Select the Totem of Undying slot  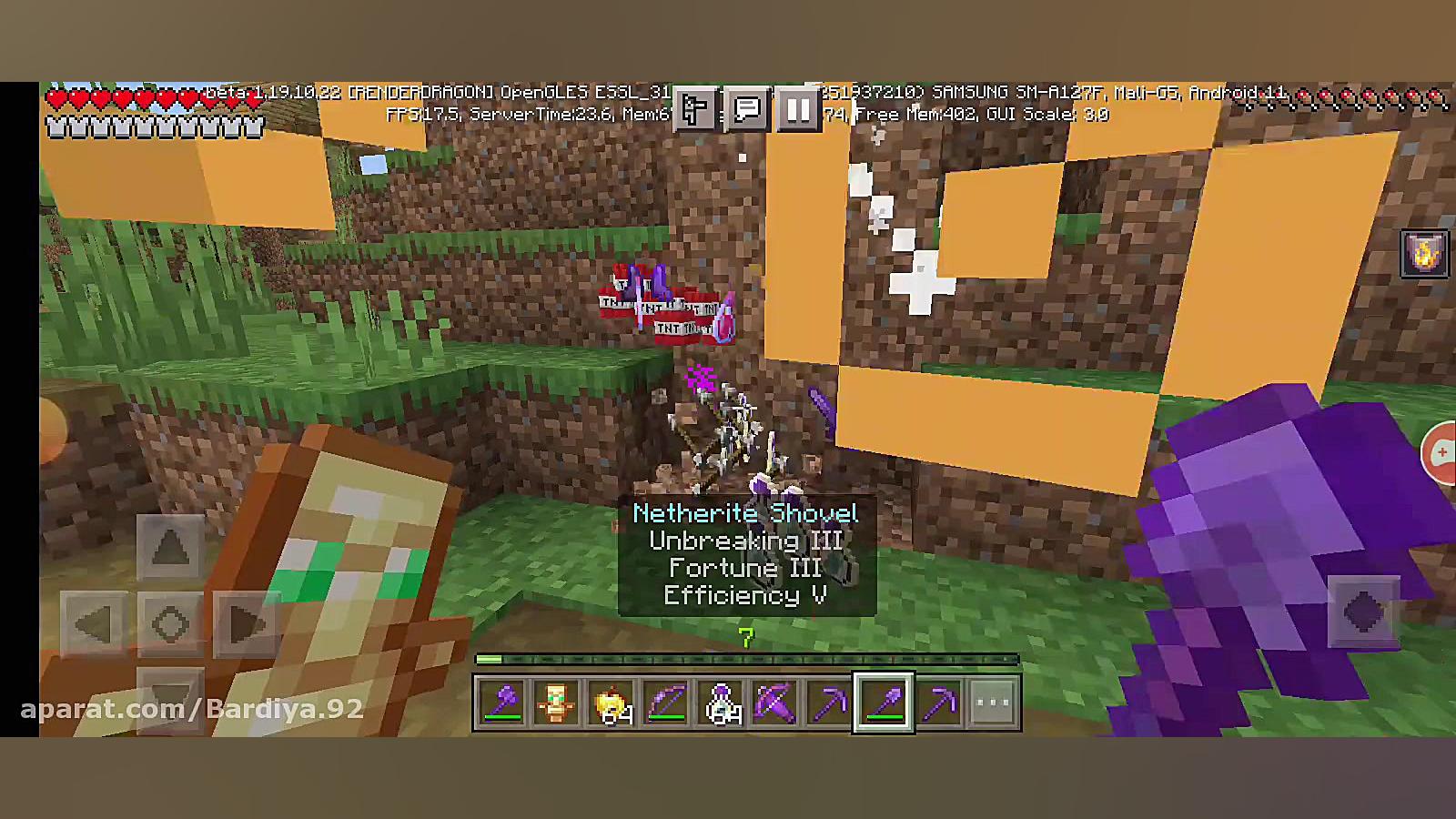tap(556, 703)
